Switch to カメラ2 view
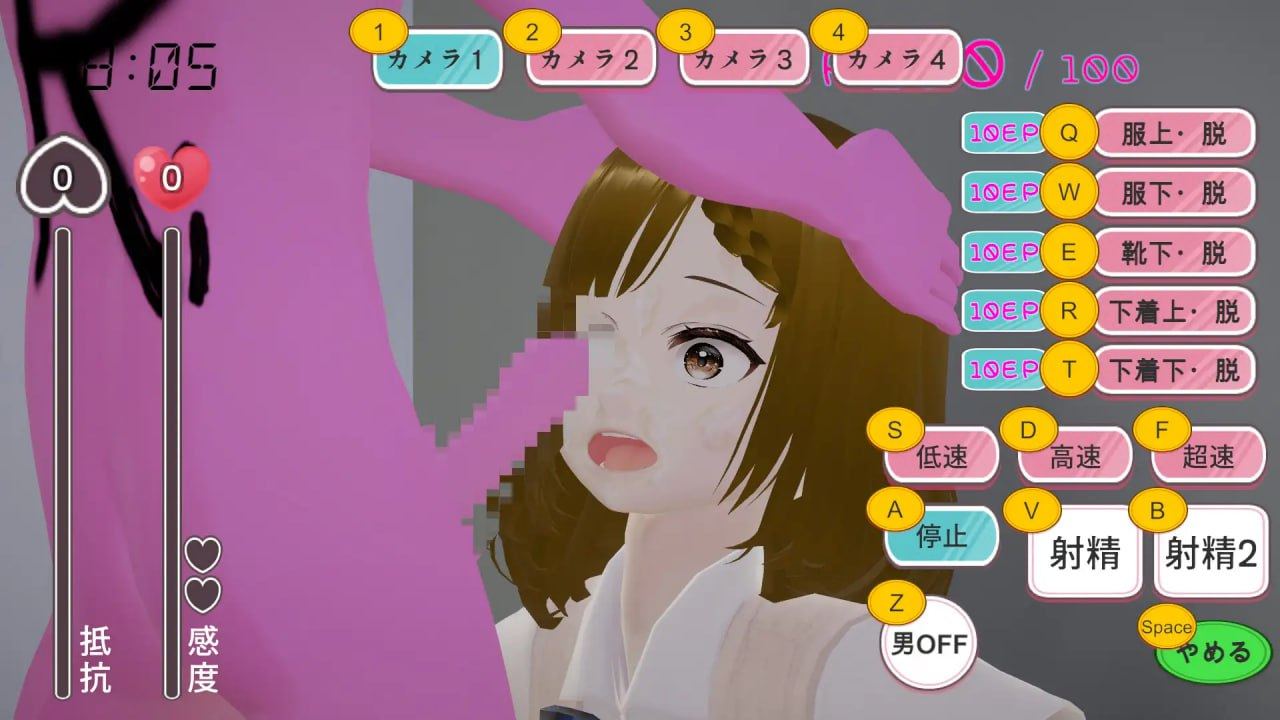Image resolution: width=1280 pixels, height=720 pixels. 590,60
